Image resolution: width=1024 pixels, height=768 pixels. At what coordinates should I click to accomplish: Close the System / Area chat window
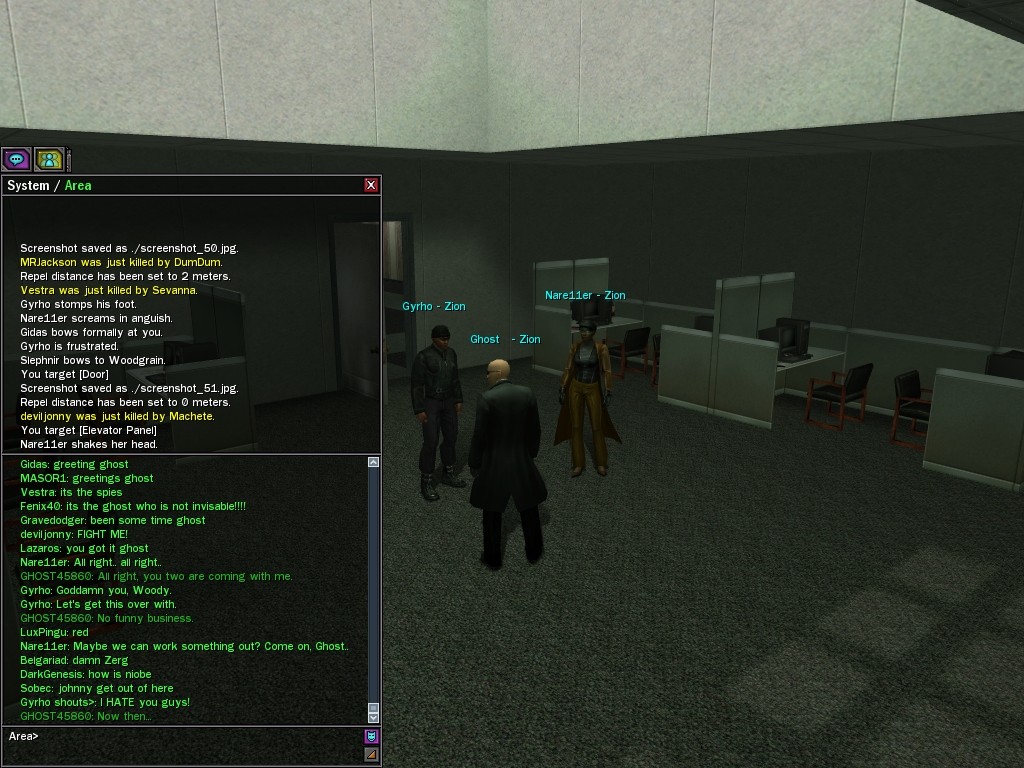tap(371, 185)
